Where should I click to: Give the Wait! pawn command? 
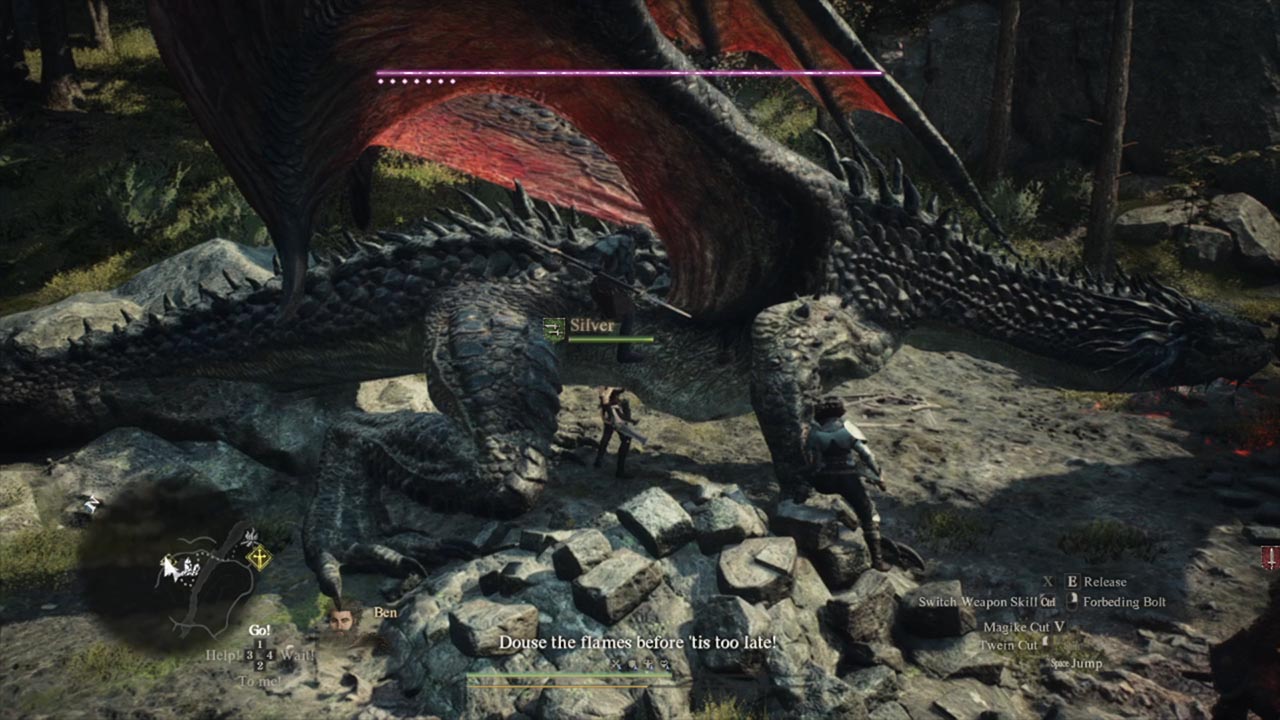tap(298, 656)
